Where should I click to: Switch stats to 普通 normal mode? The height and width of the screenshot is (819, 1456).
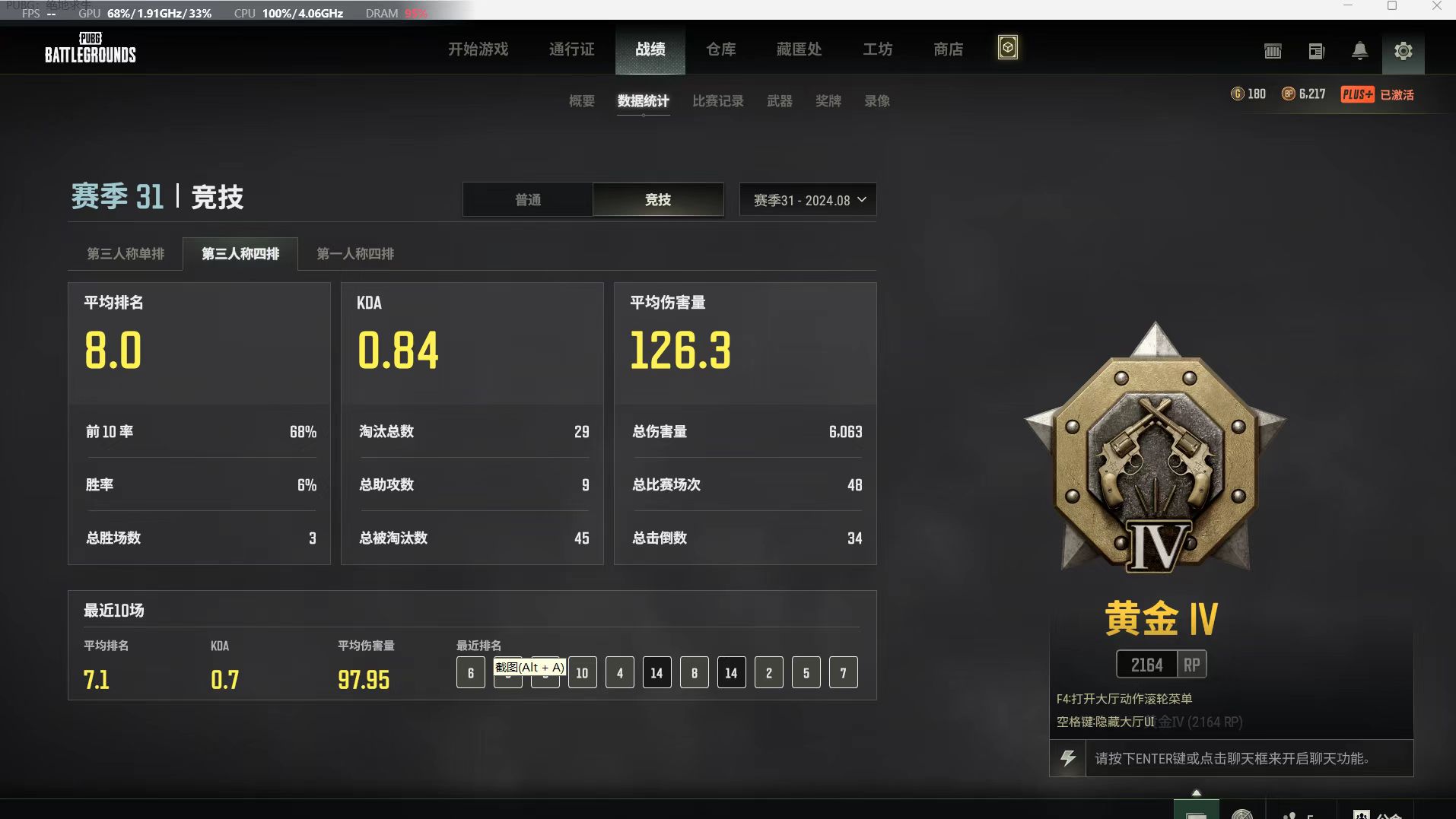(x=528, y=200)
